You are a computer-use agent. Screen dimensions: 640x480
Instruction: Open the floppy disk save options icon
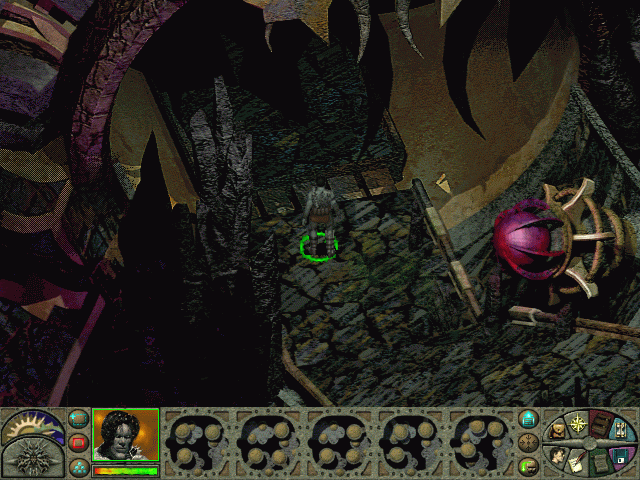622,456
